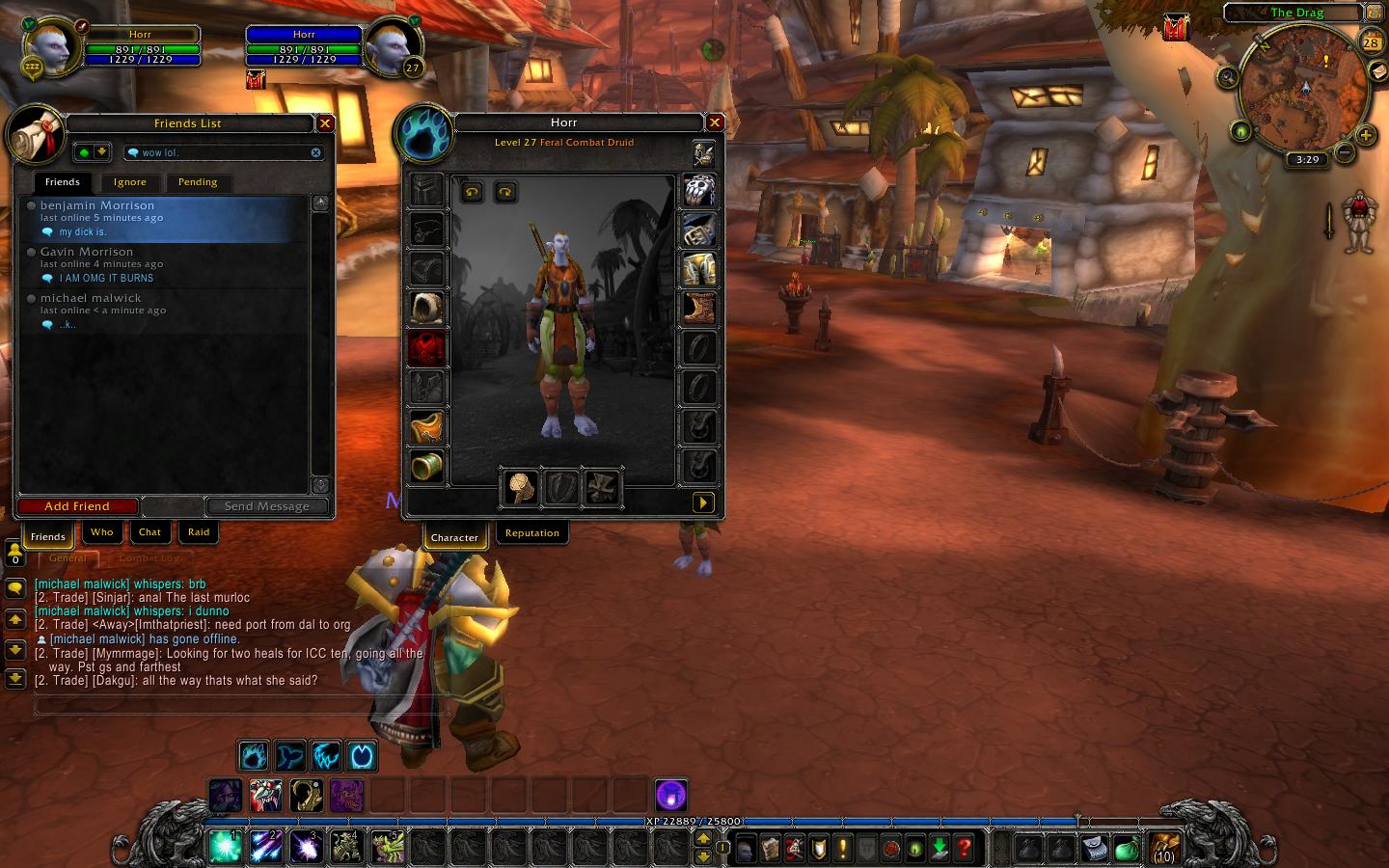The width and height of the screenshot is (1389, 868).
Task: Show the Reputation tab
Action: (531, 533)
